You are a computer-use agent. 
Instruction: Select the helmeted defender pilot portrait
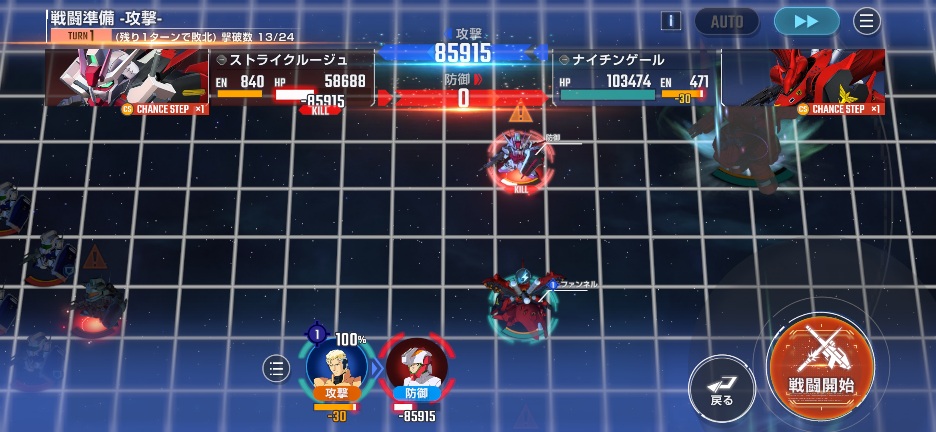point(416,366)
